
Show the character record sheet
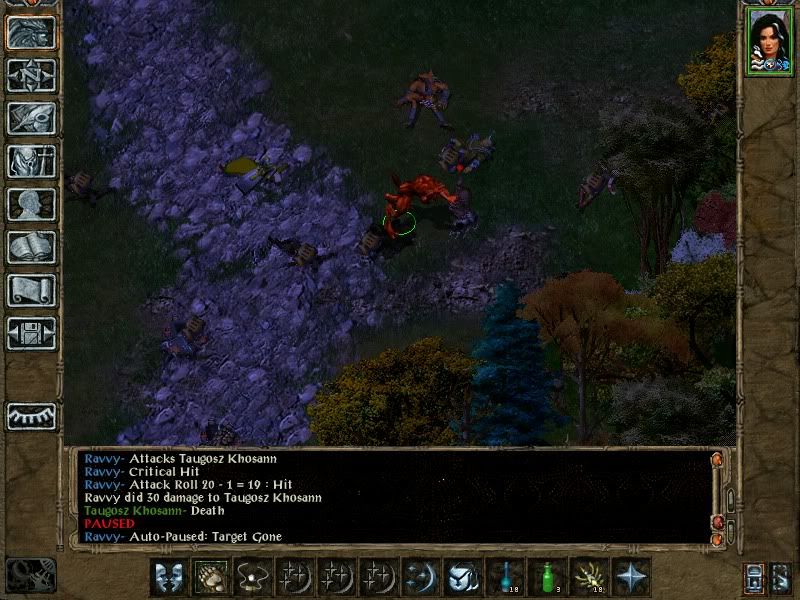[x=31, y=204]
